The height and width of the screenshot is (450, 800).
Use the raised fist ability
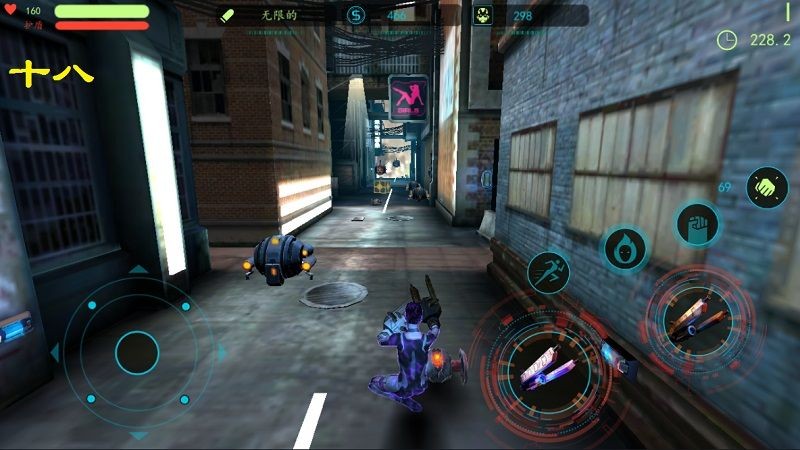[x=696, y=223]
